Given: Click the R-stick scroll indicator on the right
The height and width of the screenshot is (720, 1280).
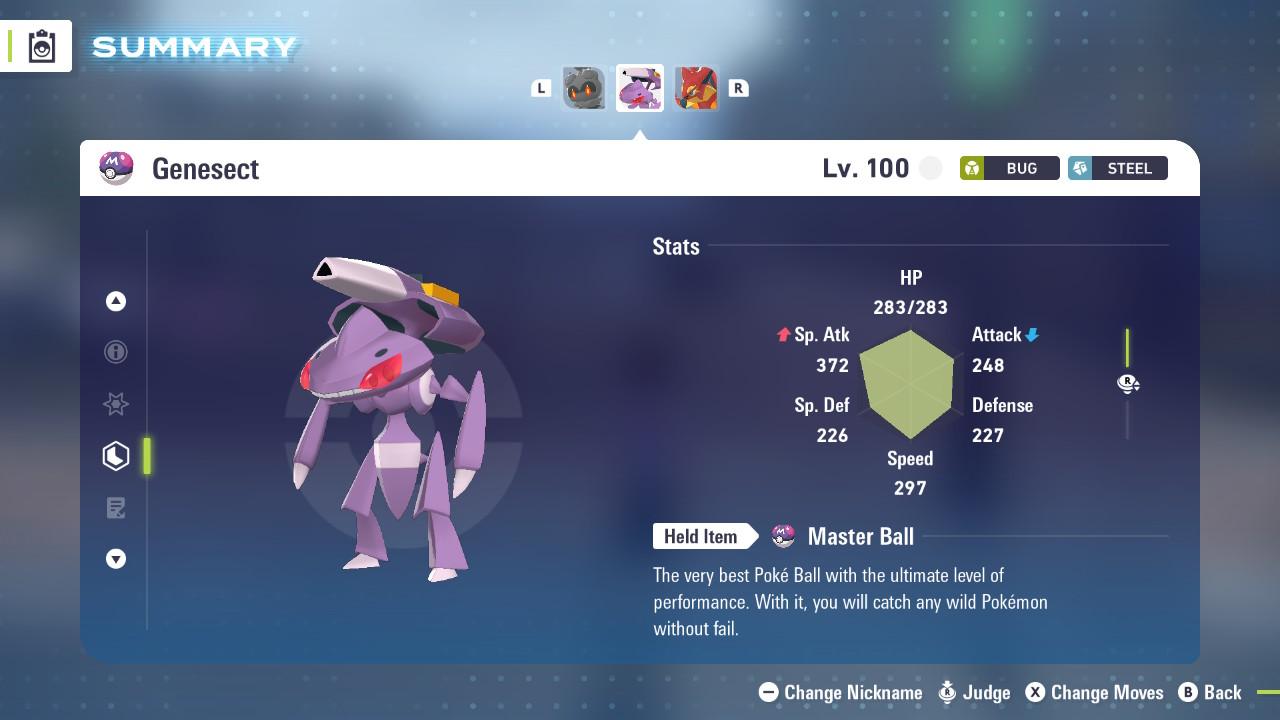Looking at the screenshot, I should [1128, 383].
